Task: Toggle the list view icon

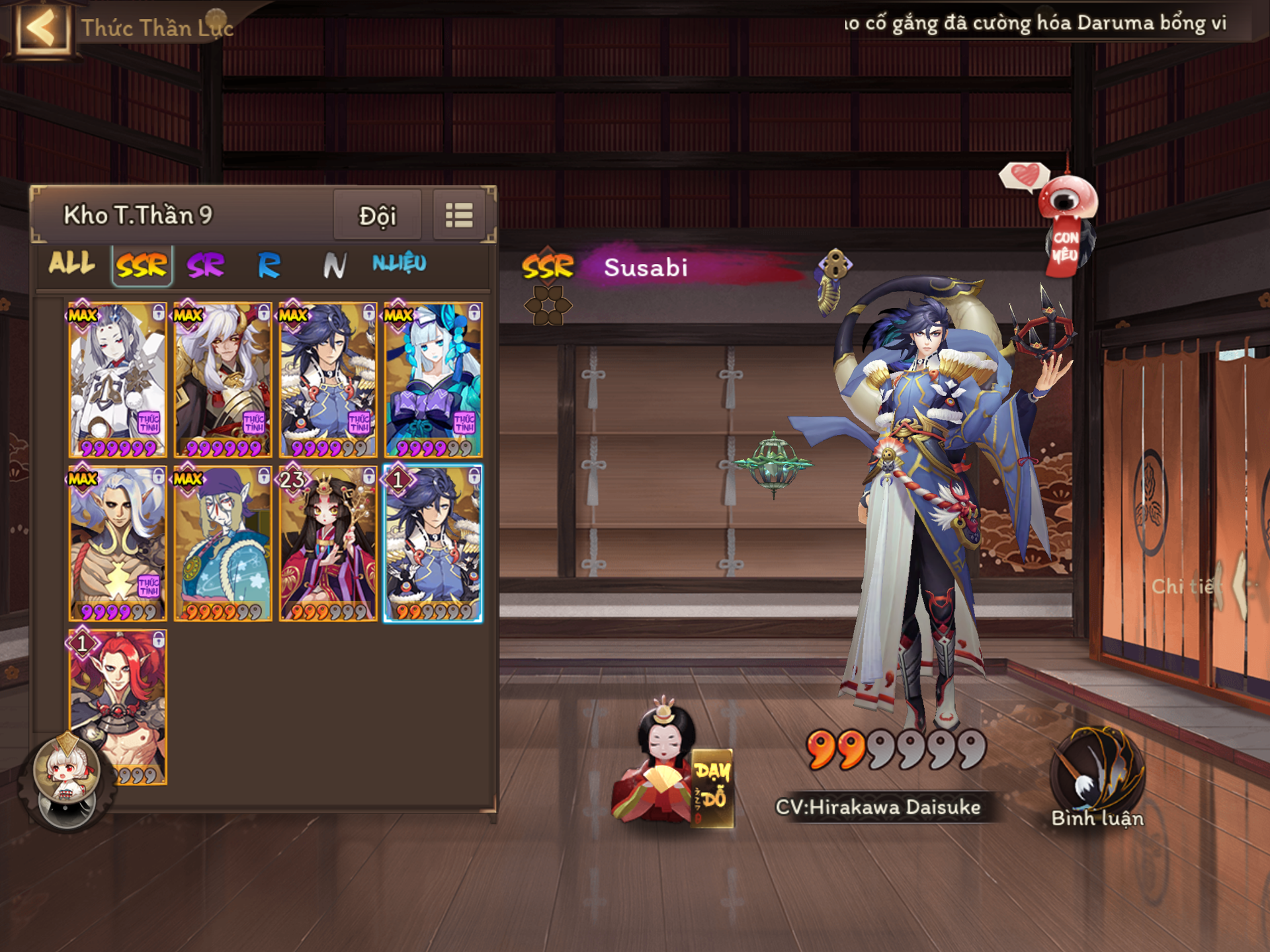Action: click(459, 216)
